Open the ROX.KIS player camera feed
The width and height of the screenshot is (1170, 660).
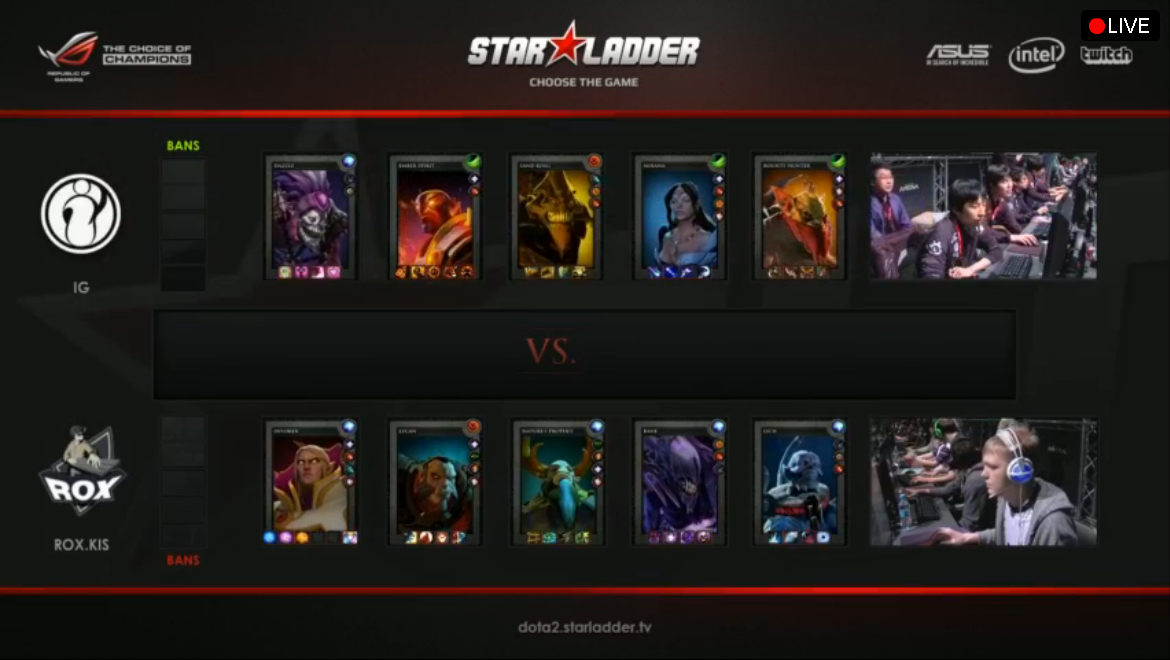pyautogui.click(x=983, y=482)
